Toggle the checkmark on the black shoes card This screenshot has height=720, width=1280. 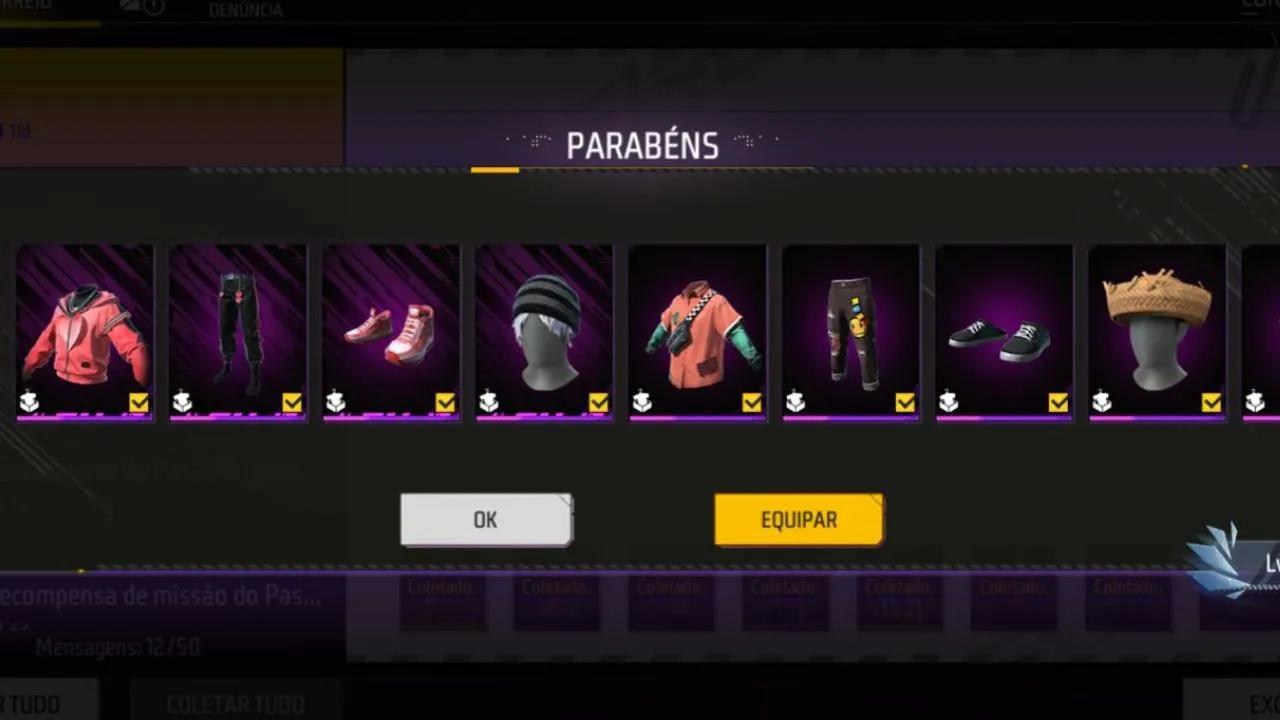click(1059, 401)
